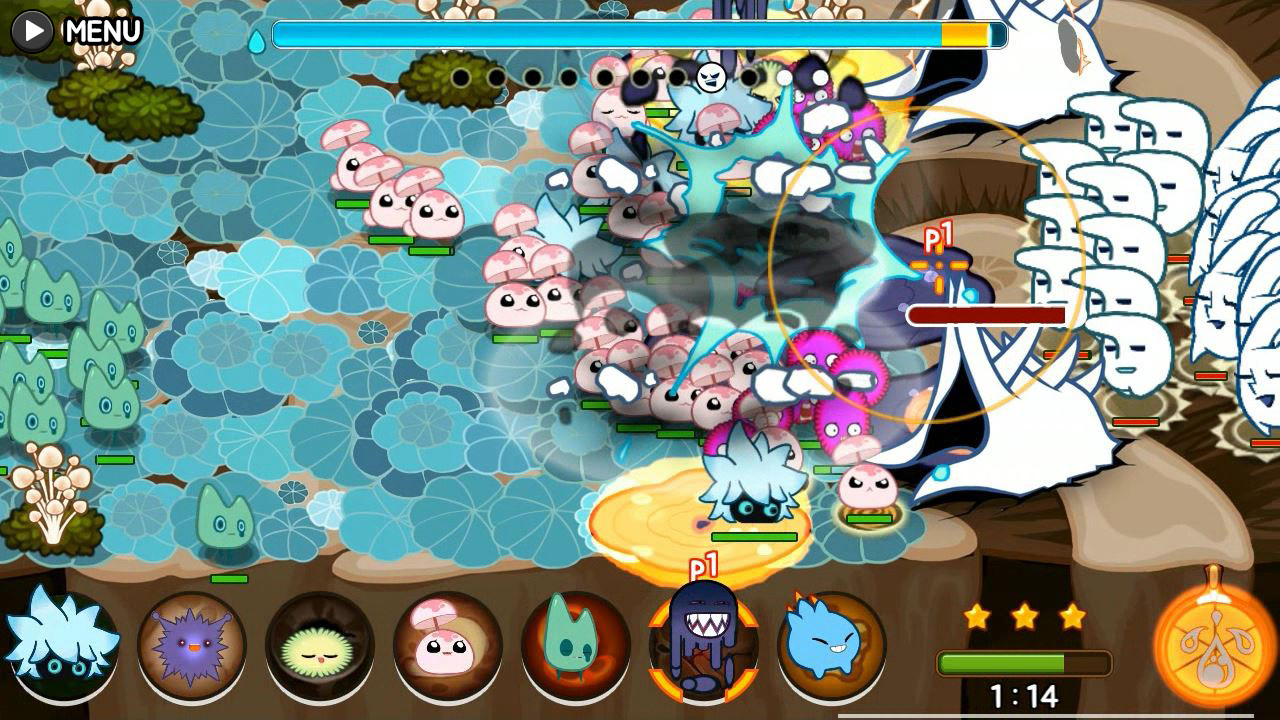This screenshot has width=1280, height=720.
Task: Click the green progress bar above the timer
Action: tap(1023, 660)
